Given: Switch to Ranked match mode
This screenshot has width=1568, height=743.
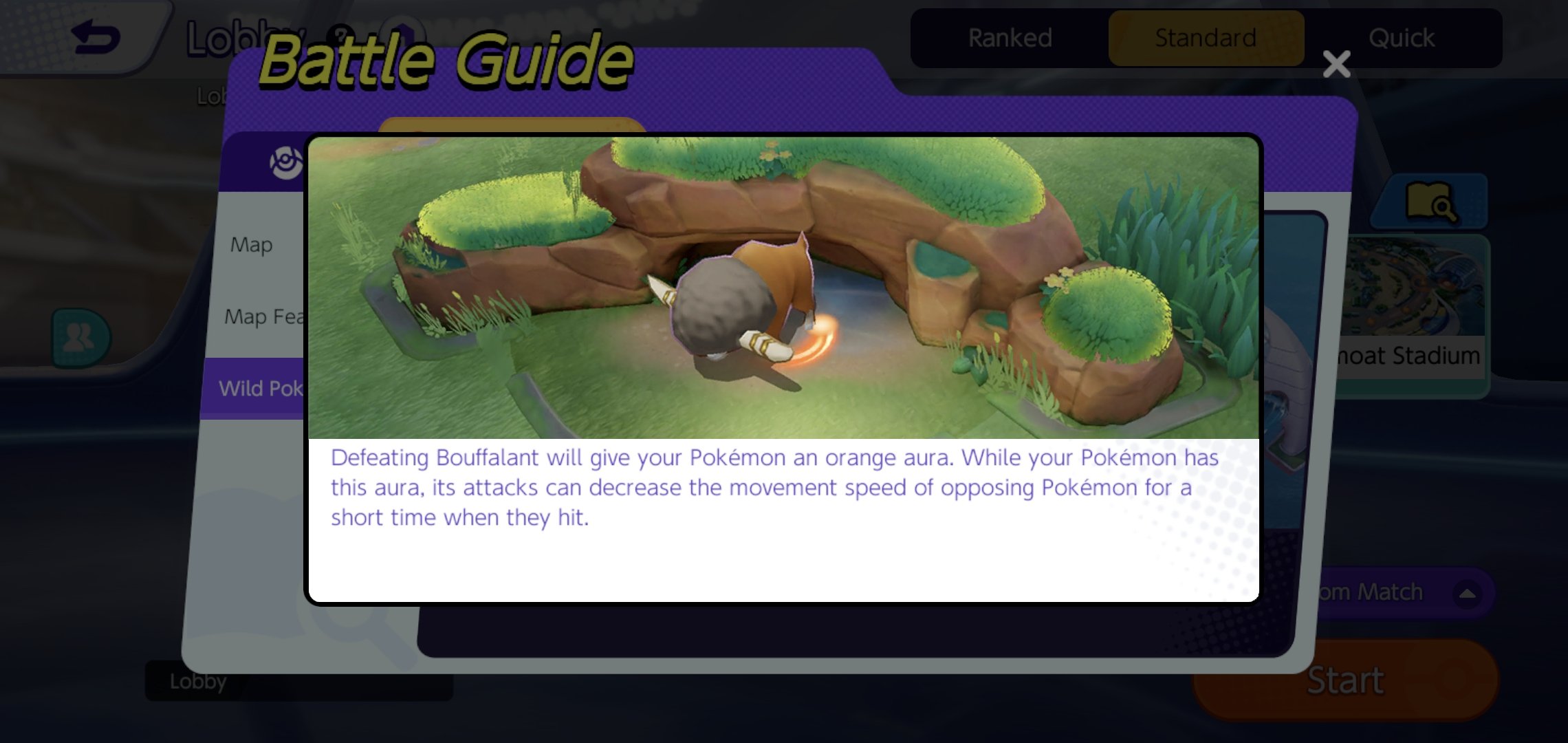Looking at the screenshot, I should (x=1010, y=38).
